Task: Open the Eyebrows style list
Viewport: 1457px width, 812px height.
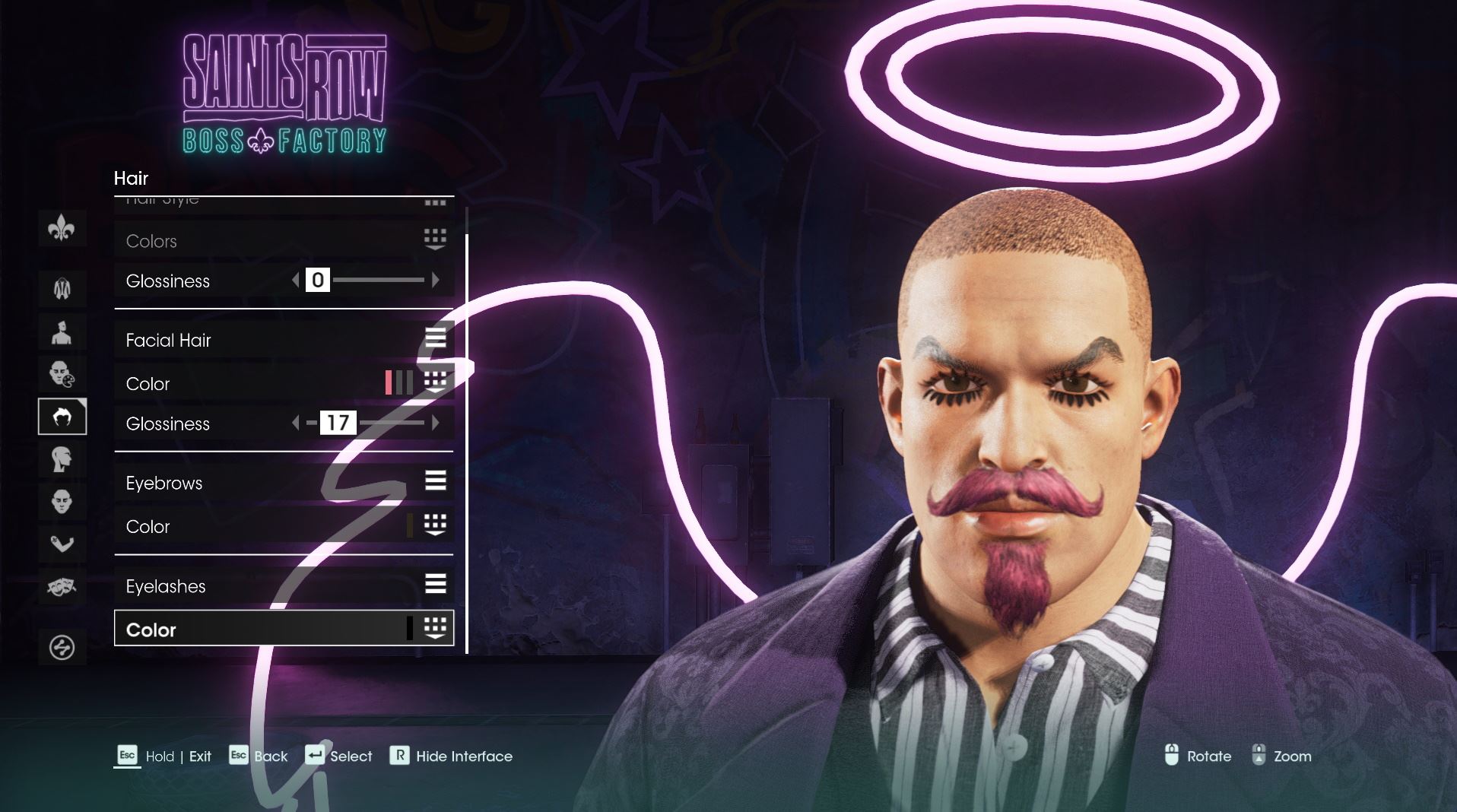Action: point(283,483)
